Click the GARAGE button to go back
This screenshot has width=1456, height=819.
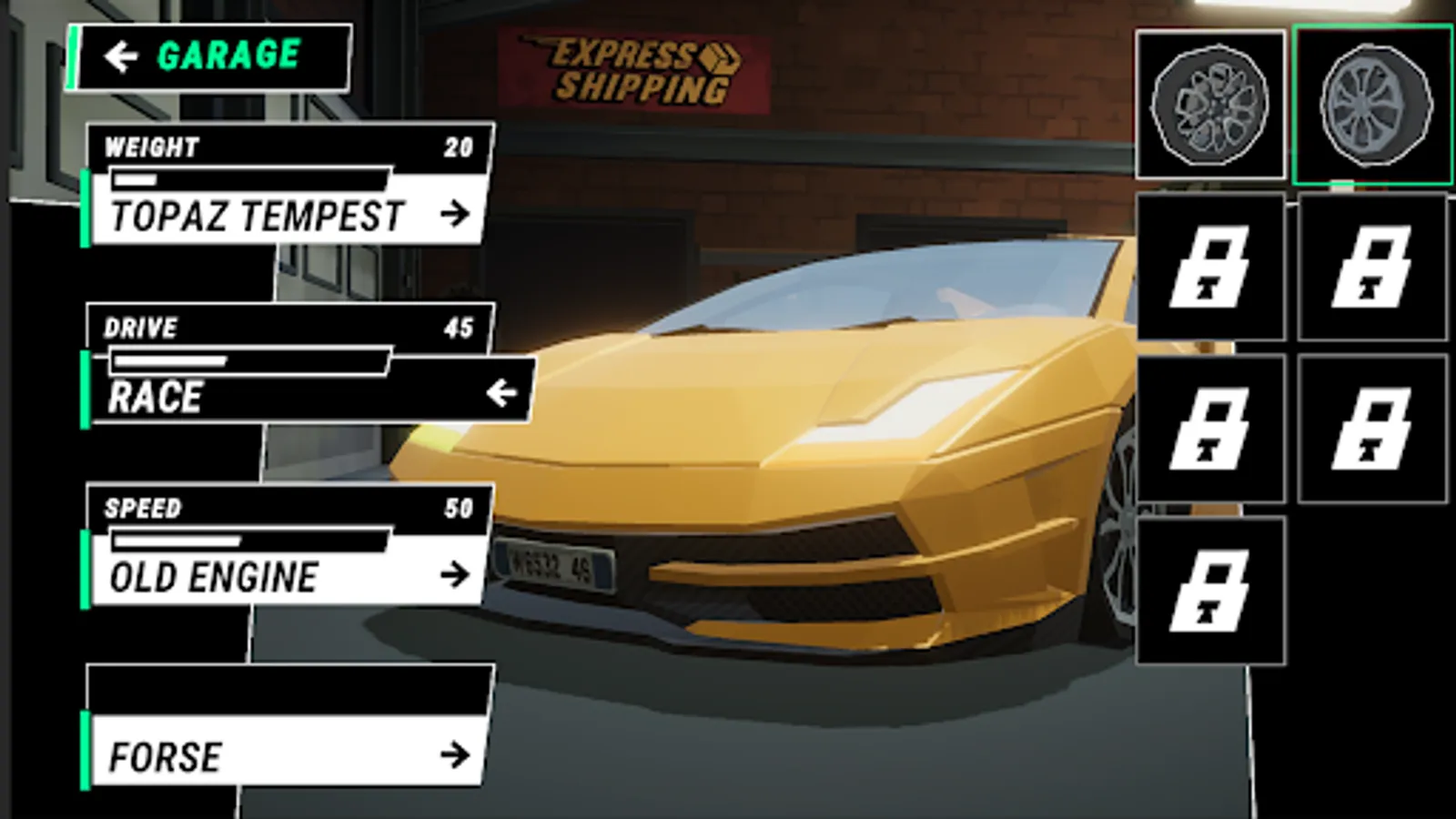[x=209, y=55]
